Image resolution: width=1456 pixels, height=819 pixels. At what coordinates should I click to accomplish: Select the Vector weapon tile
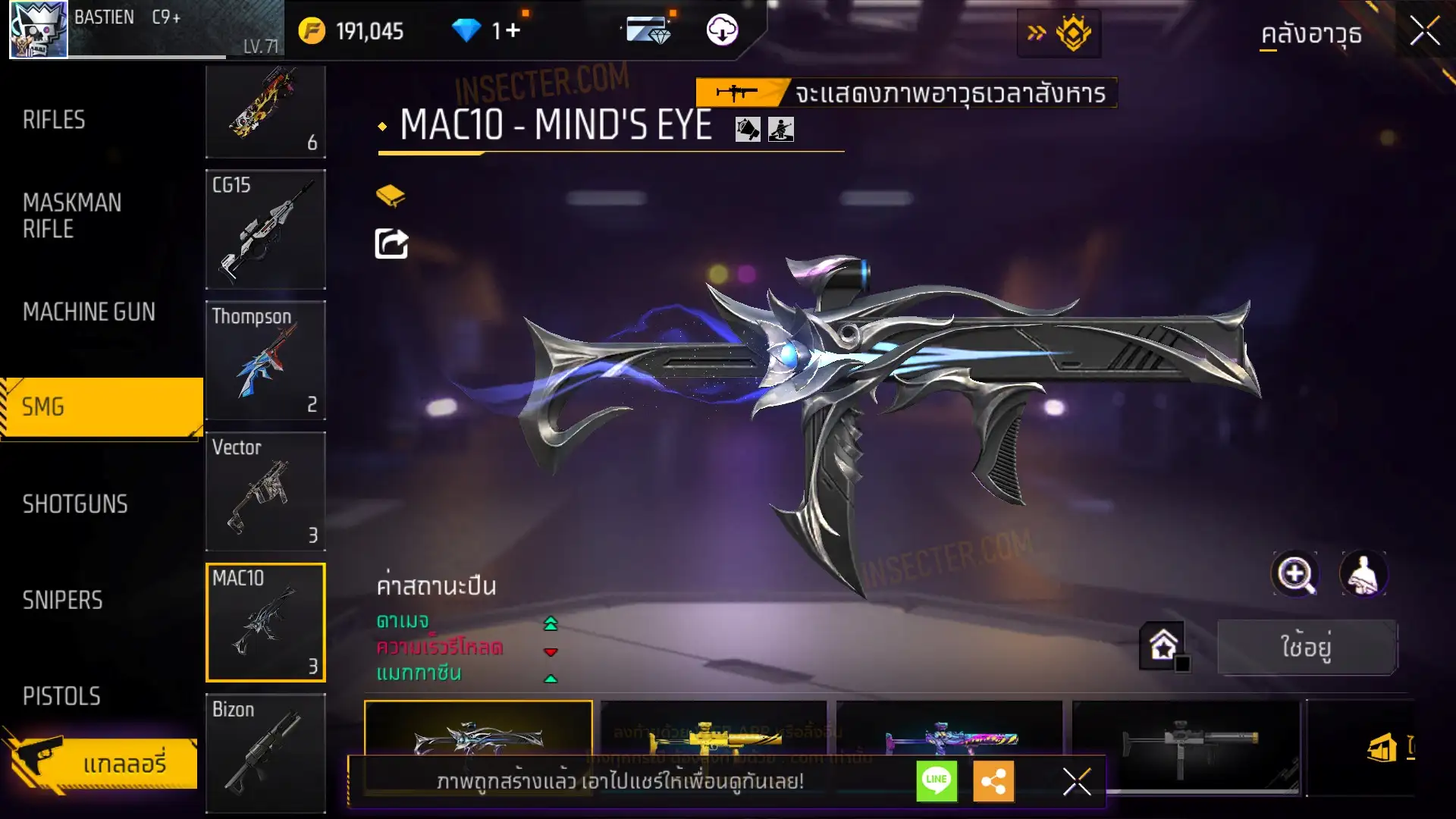pos(265,491)
